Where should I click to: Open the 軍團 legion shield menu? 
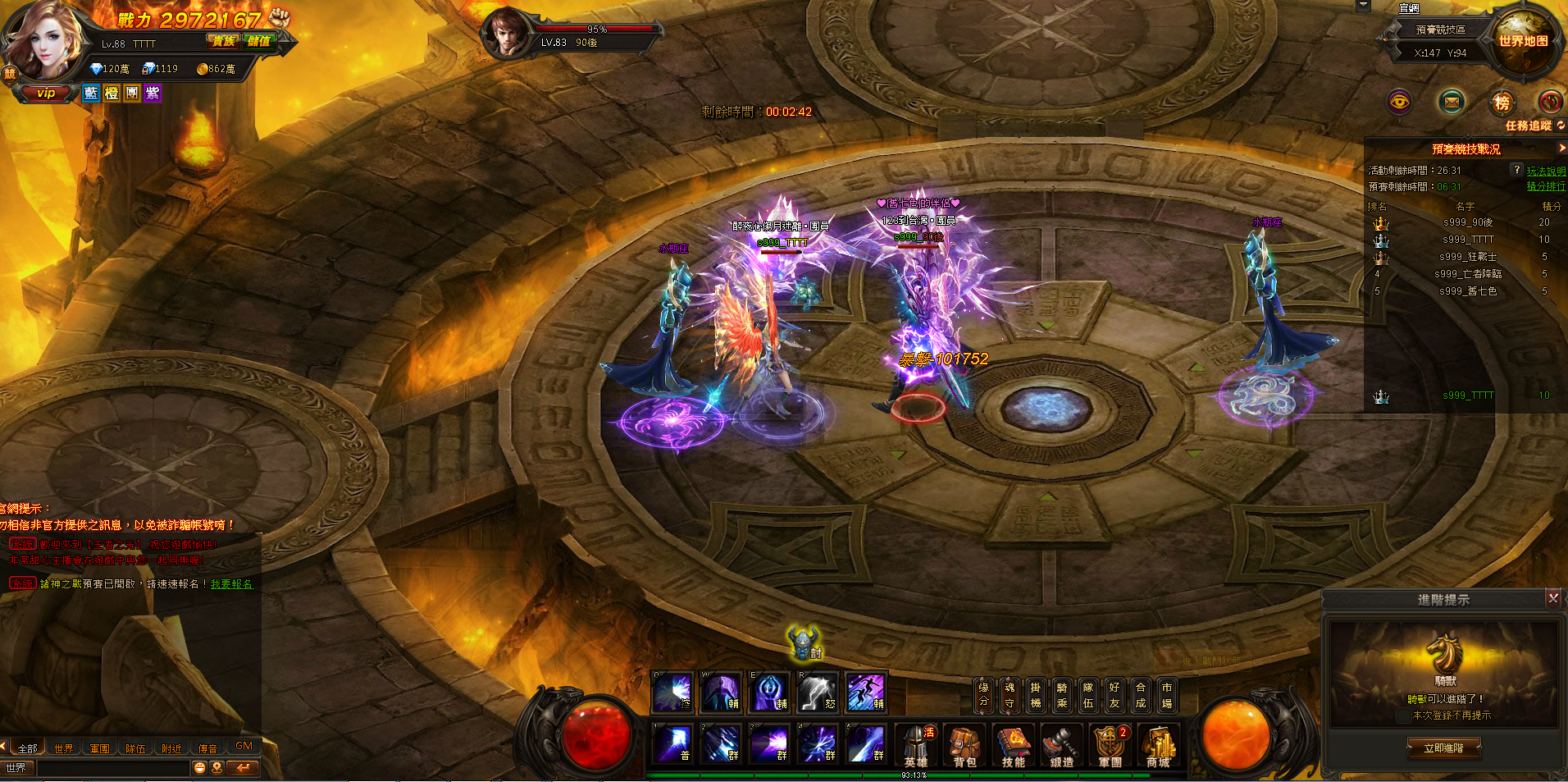coord(1110,745)
